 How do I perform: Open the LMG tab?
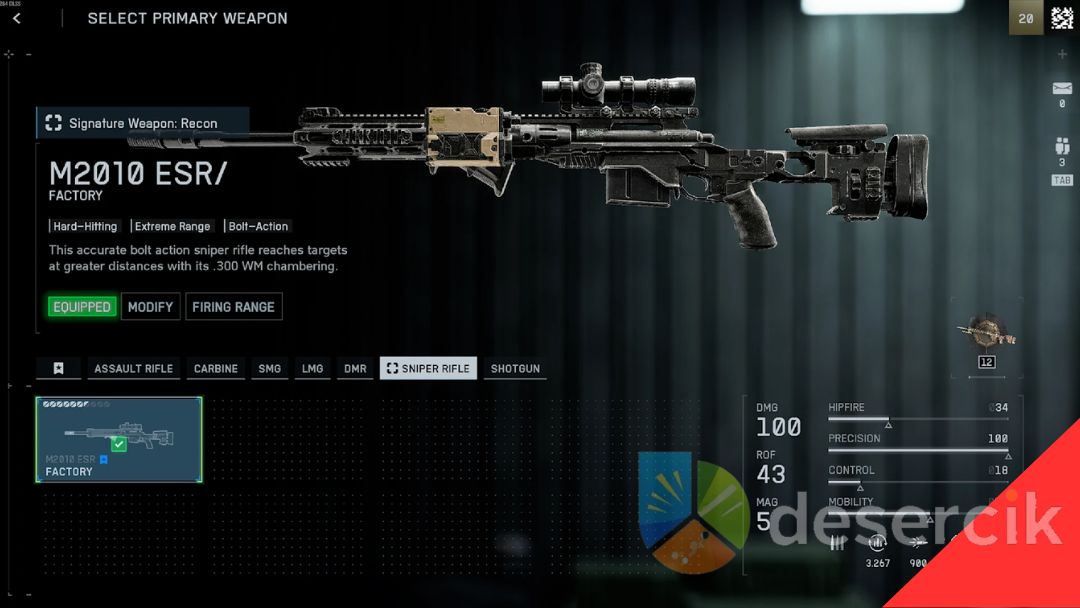[x=313, y=369]
